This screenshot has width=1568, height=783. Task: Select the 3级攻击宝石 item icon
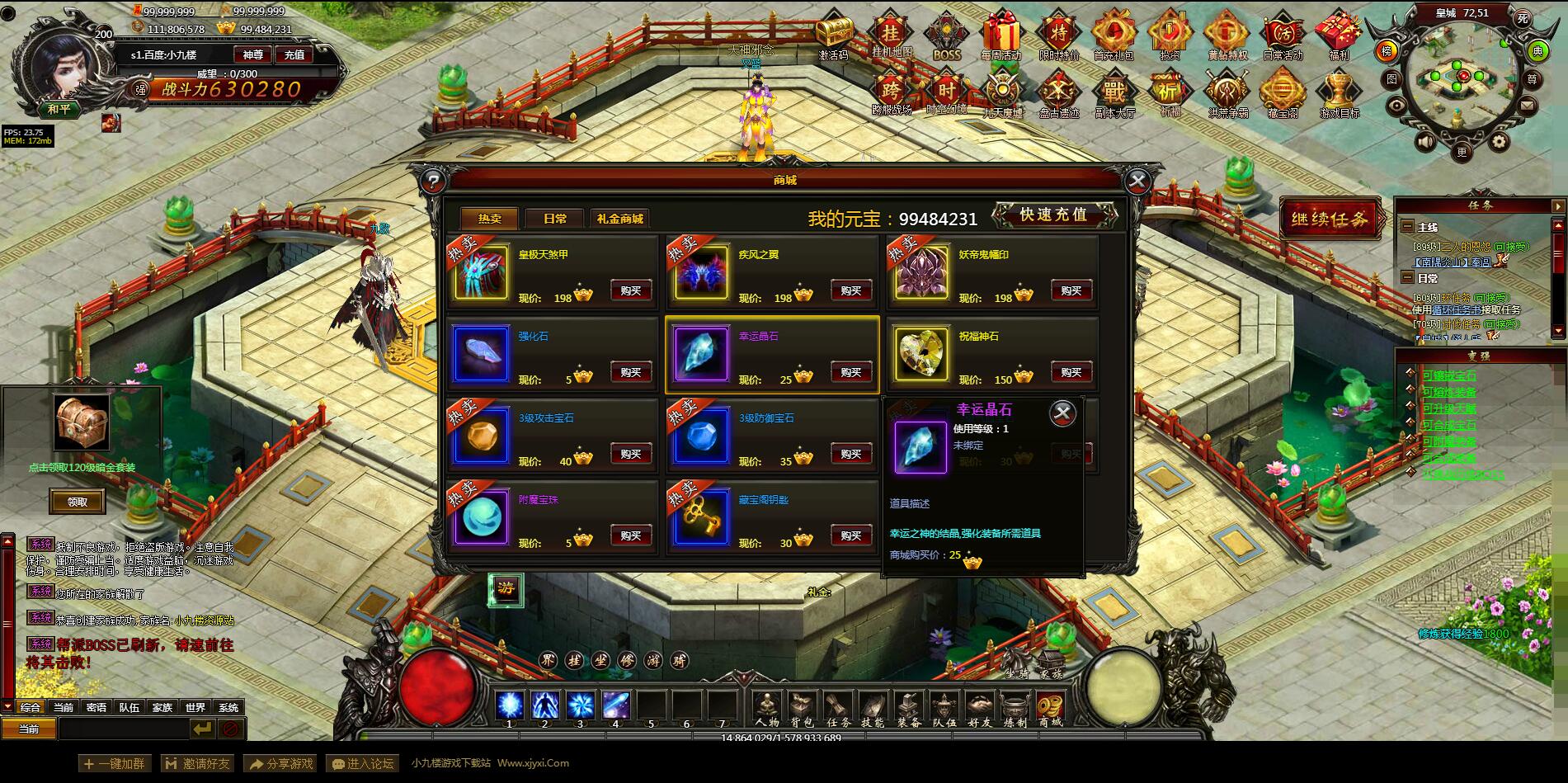tap(481, 436)
